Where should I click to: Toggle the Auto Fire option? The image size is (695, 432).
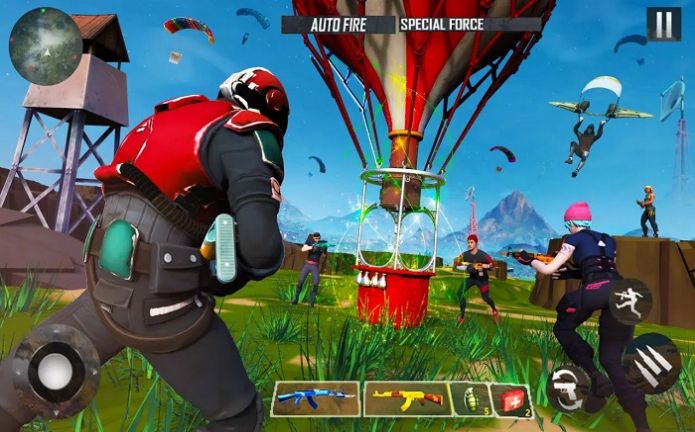pyautogui.click(x=338, y=24)
